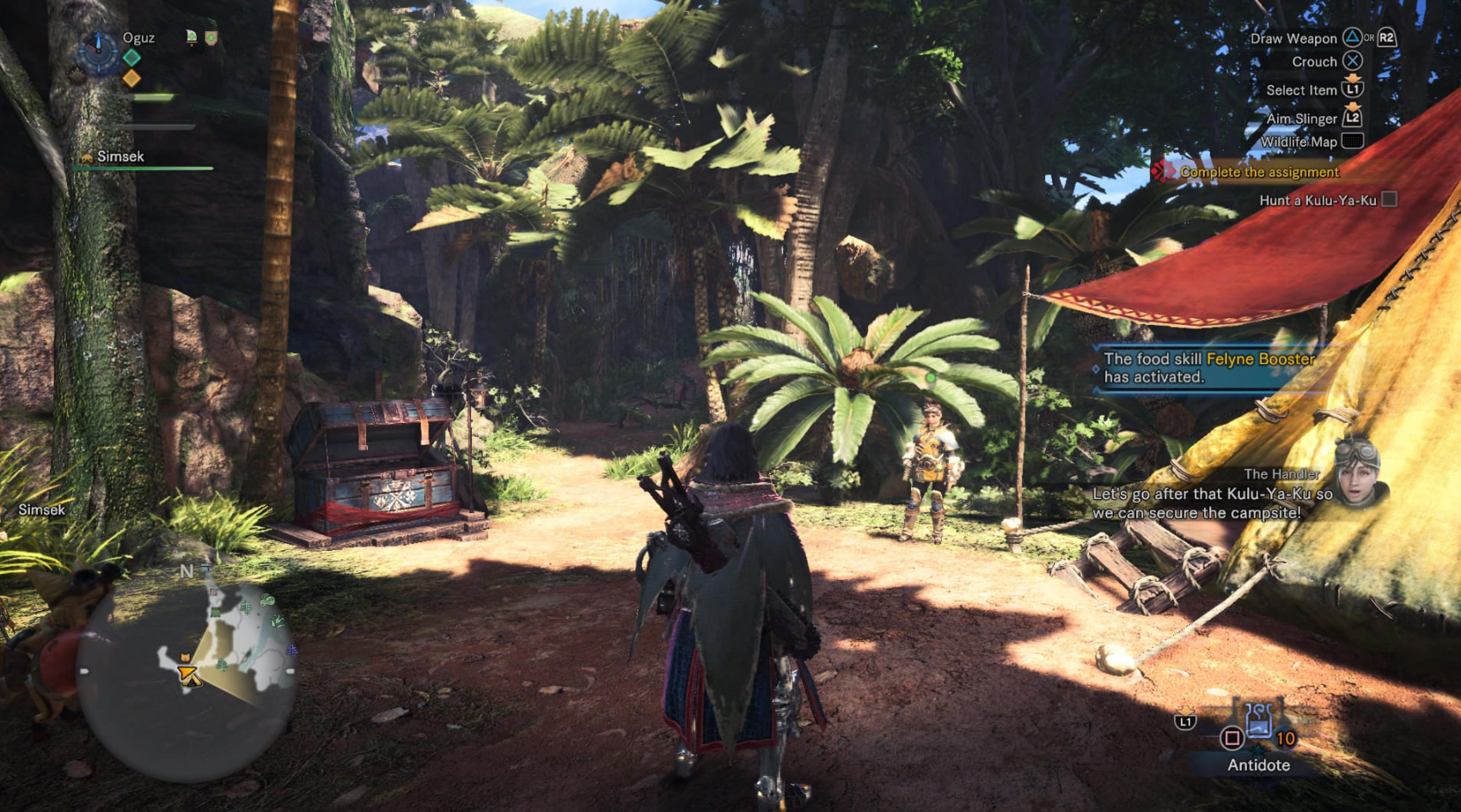Click the shield-shaped buff icon
This screenshot has height=812, width=1461.
[211, 37]
